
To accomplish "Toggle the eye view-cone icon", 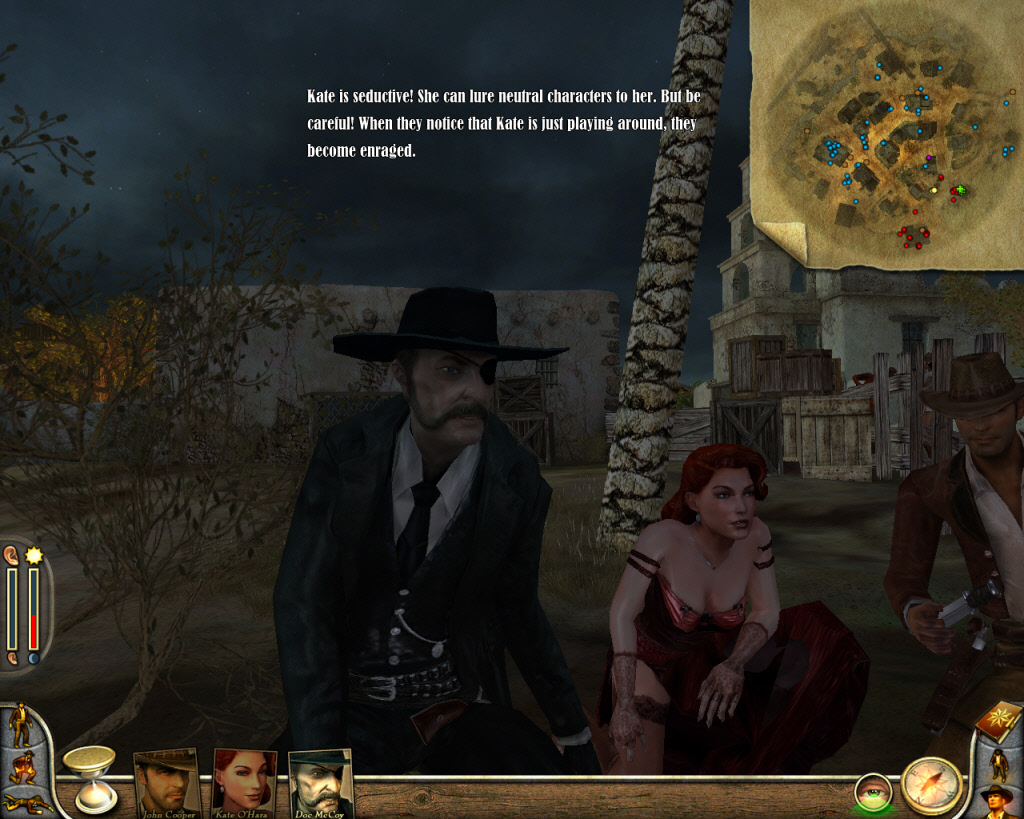I will coord(873,792).
